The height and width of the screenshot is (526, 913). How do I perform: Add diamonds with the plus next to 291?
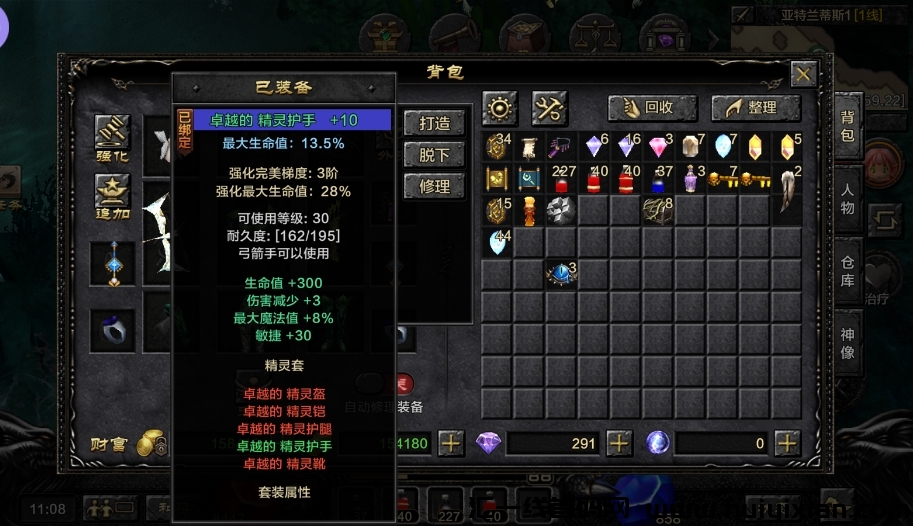pos(619,443)
